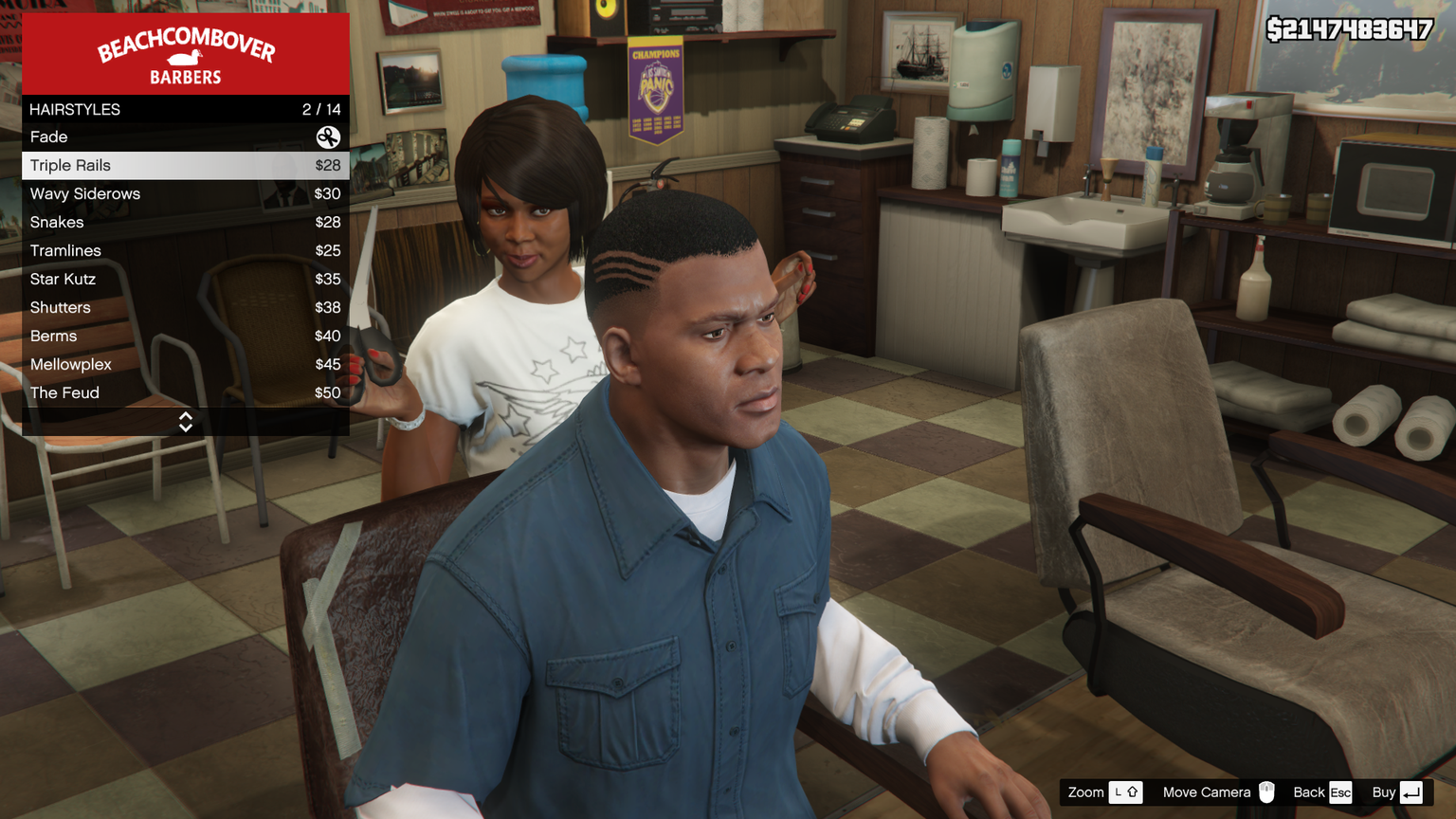
Task: Click the list scroll arrows below The Feud
Action: (186, 422)
